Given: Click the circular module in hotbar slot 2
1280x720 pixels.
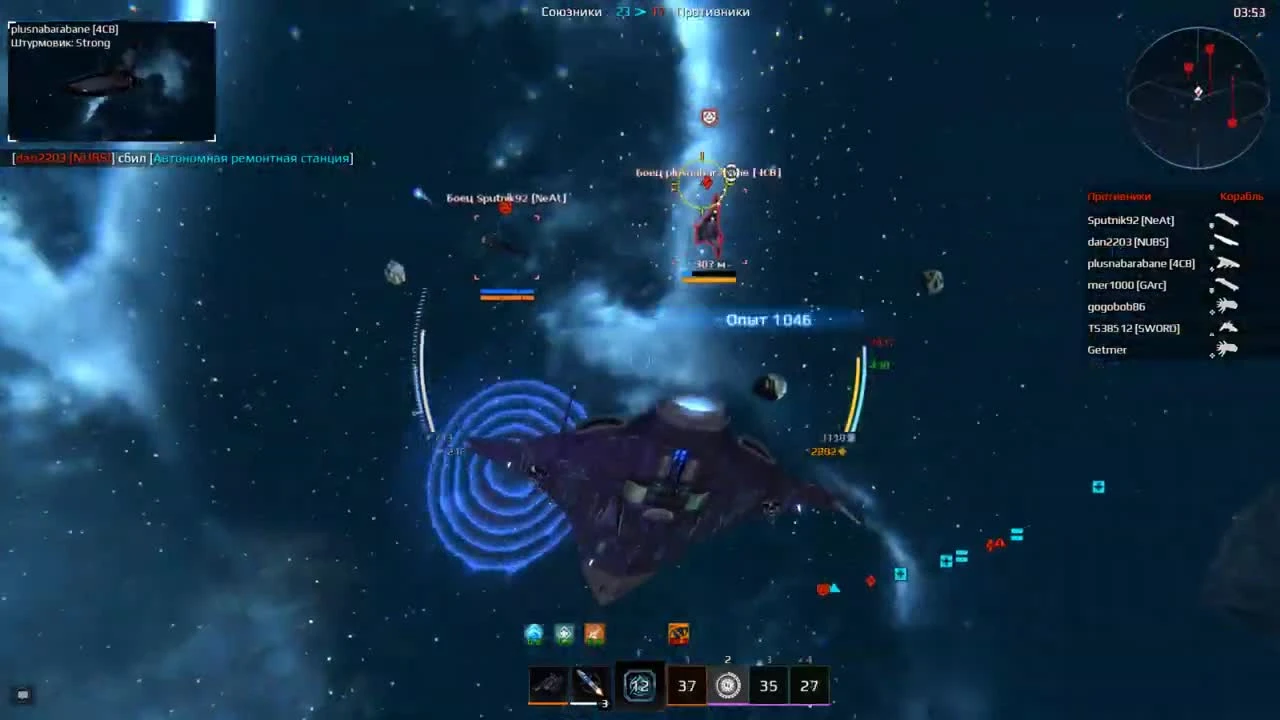Looking at the screenshot, I should tap(727, 685).
